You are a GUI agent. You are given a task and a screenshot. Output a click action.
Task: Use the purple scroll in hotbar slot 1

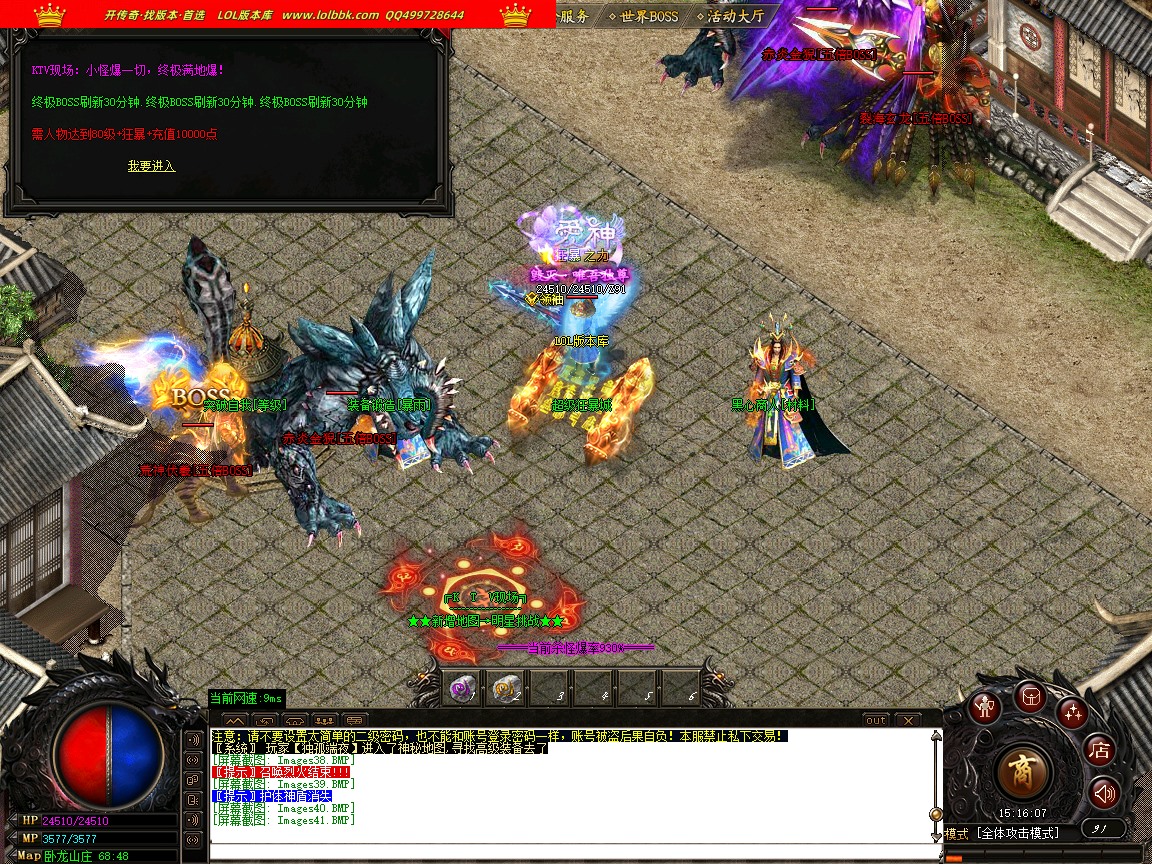click(x=461, y=688)
